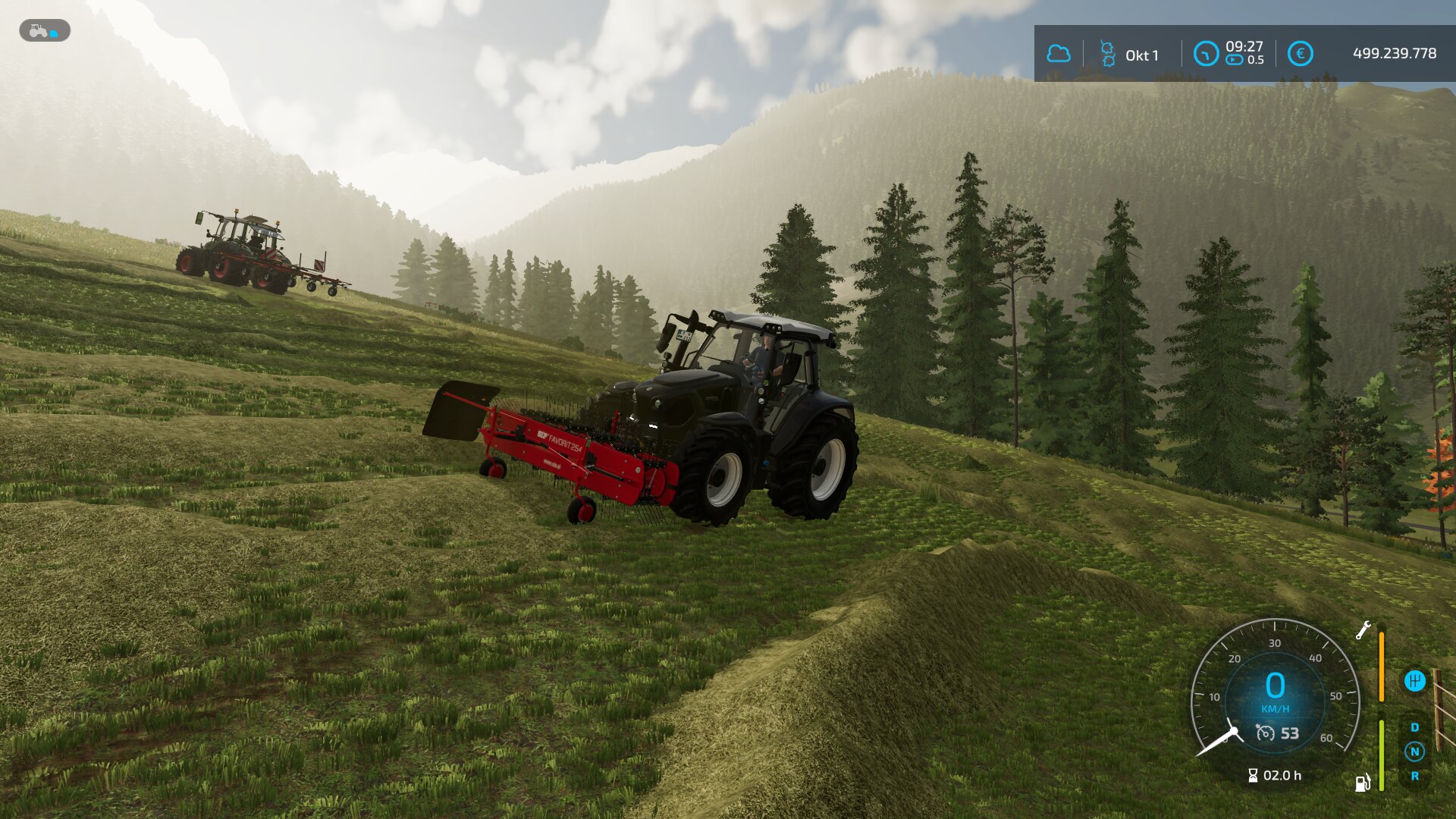This screenshot has height=819, width=1456.
Task: Open the cloudy weather forecast icon
Action: [1059, 54]
